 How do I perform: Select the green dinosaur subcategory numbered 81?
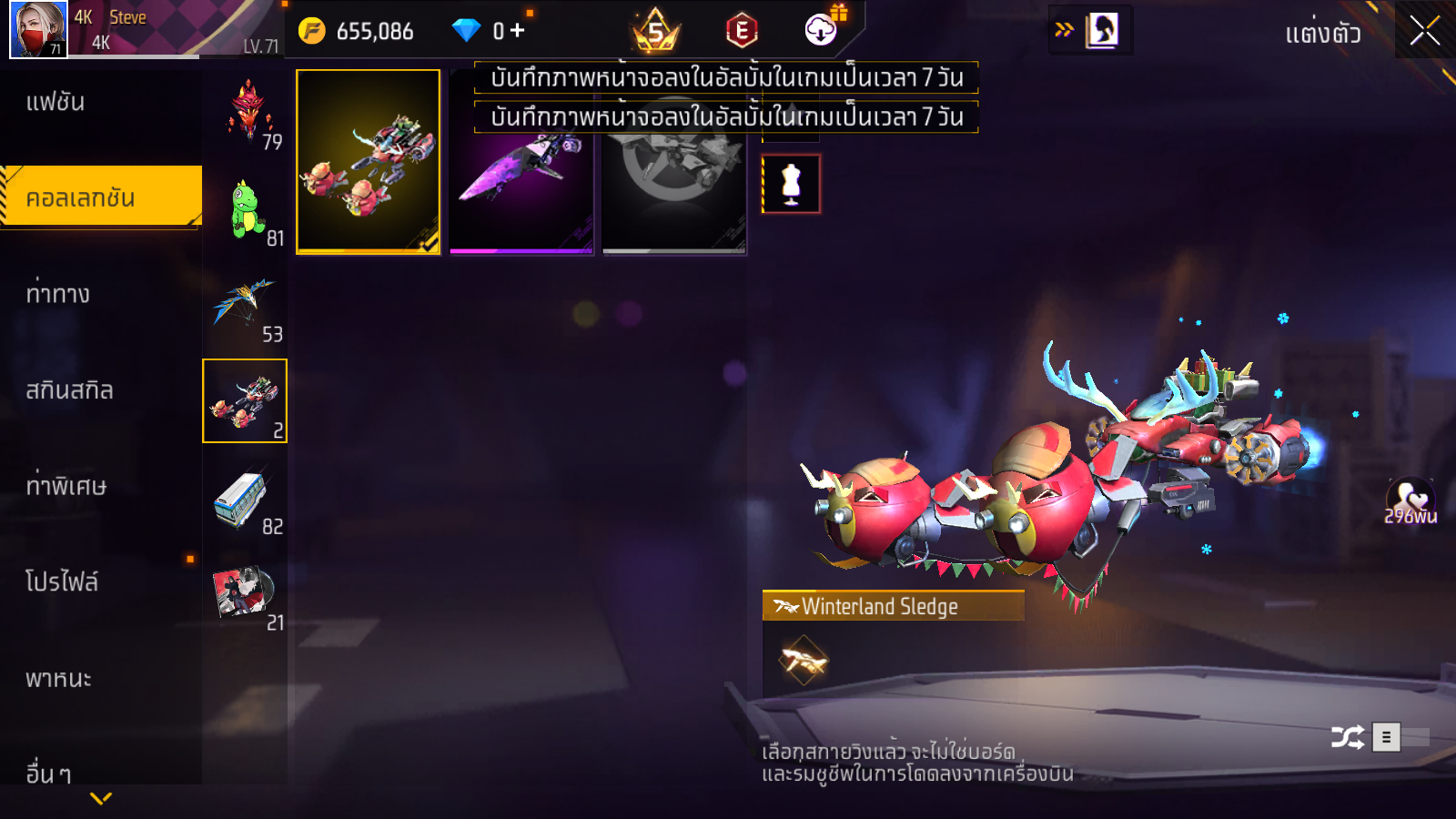[x=246, y=209]
